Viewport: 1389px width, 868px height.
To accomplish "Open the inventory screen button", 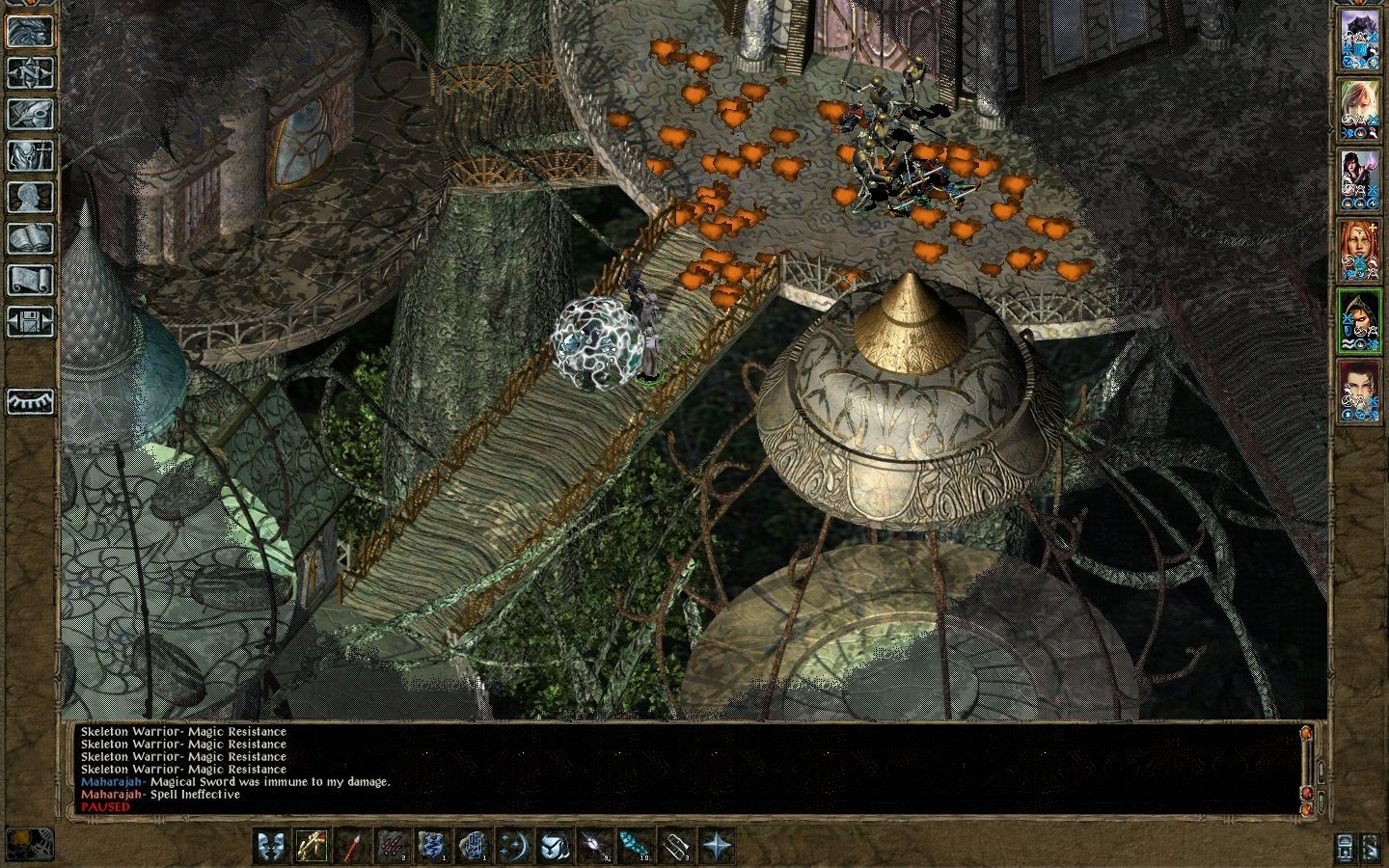I will (x=30, y=155).
